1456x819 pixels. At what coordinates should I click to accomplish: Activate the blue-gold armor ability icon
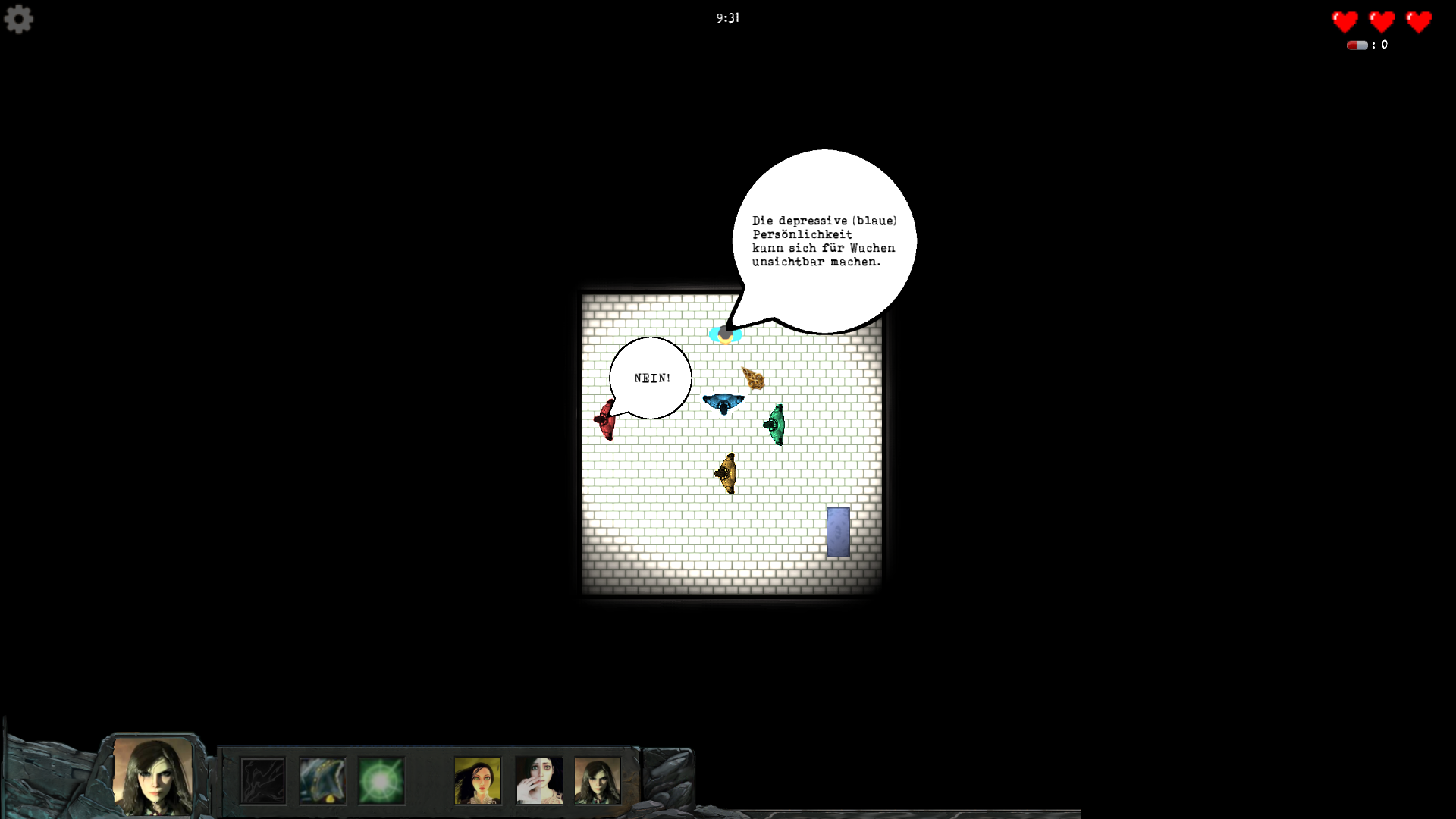(322, 780)
